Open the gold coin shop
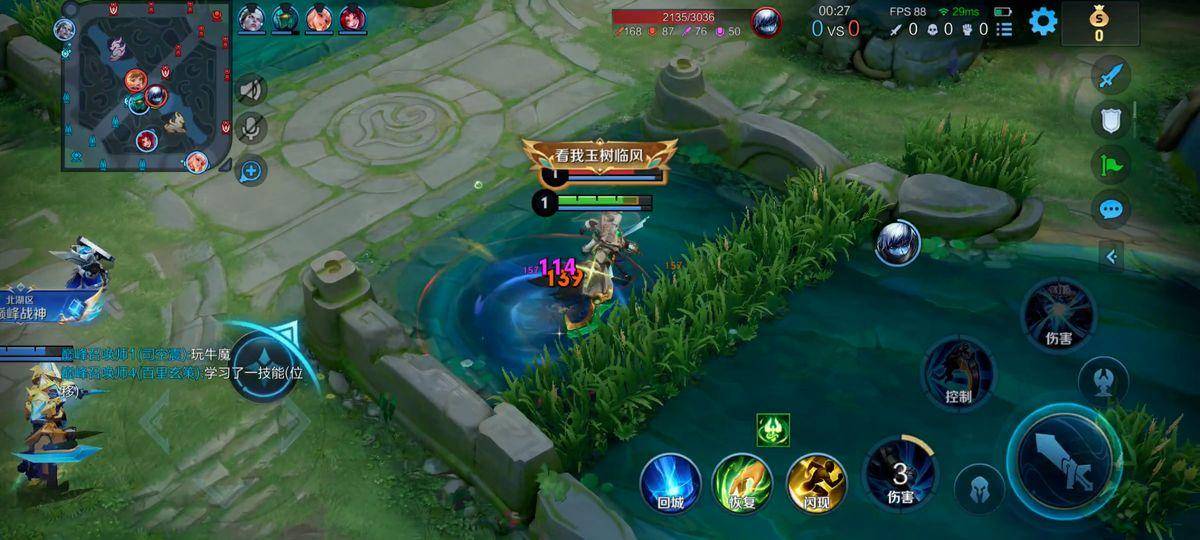 (1099, 22)
